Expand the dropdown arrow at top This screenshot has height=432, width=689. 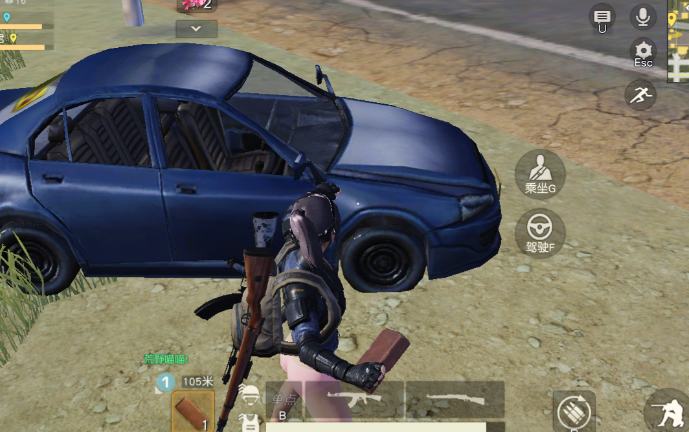[196, 29]
